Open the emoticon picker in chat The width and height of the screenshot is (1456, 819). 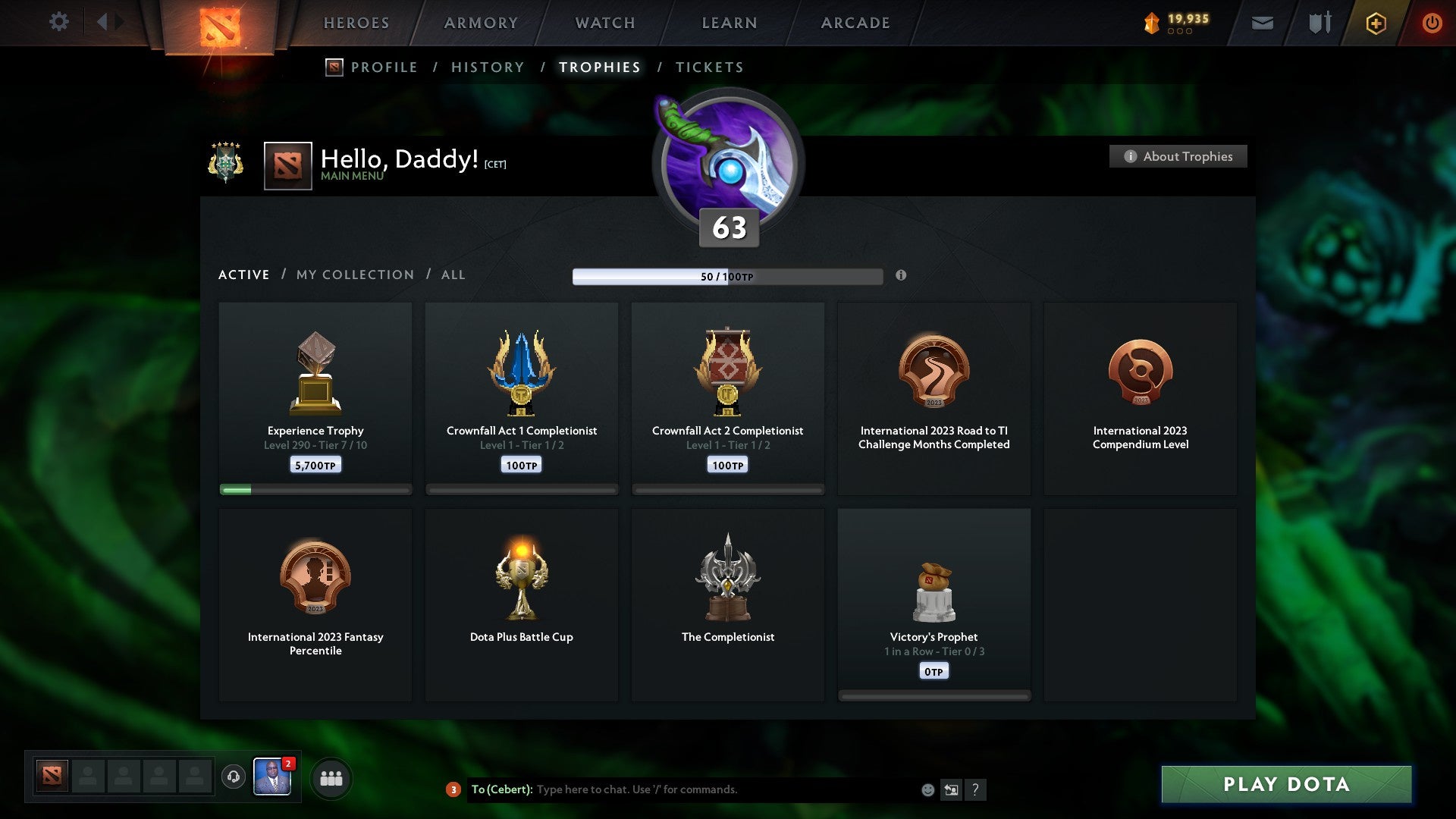coord(929,789)
